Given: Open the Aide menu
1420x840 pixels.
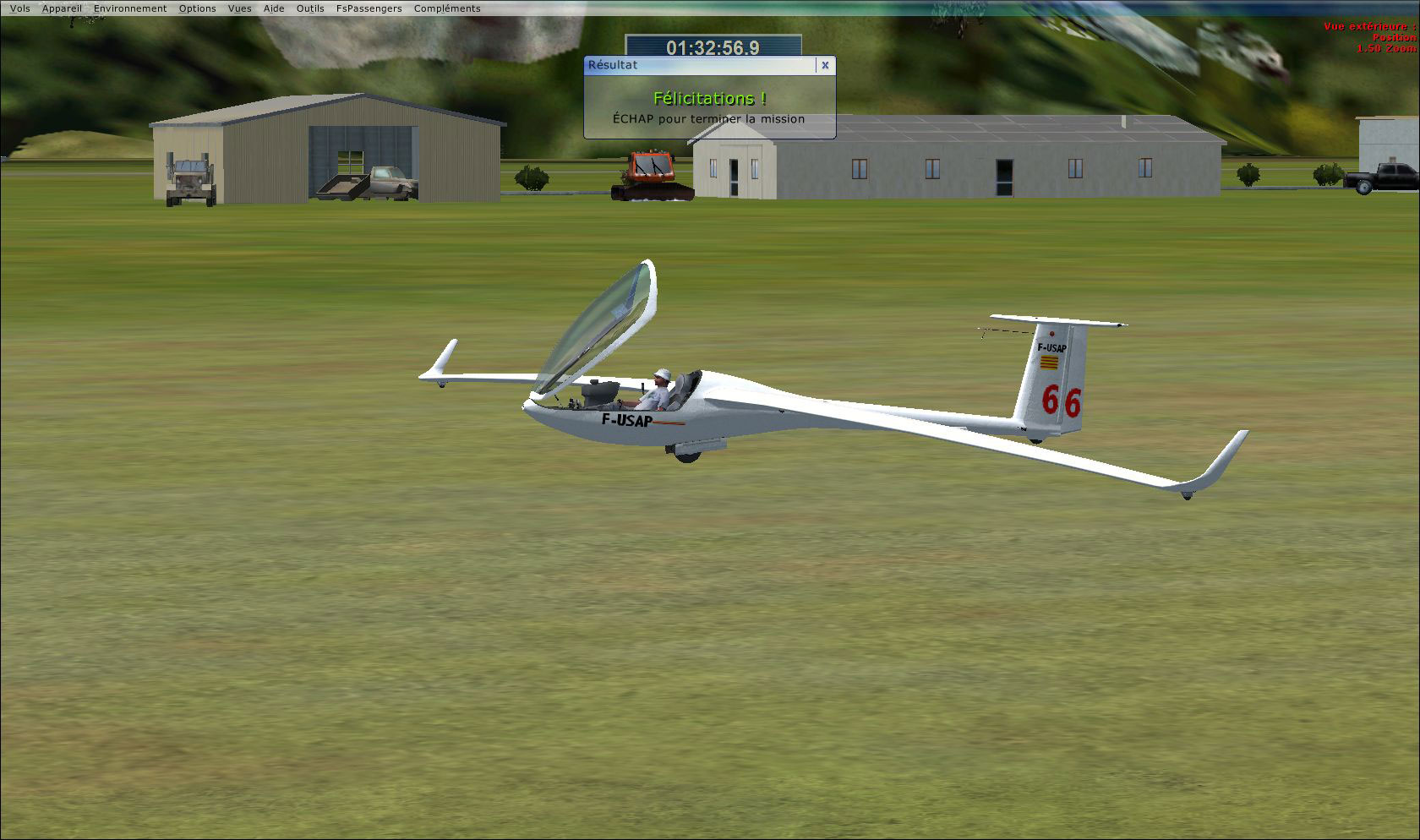Looking at the screenshot, I should [x=273, y=8].
